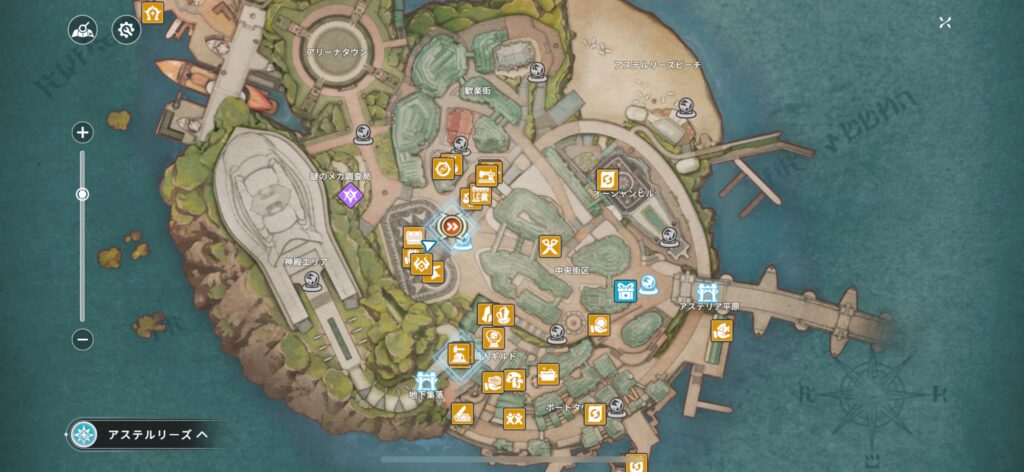
Task: Open the map settings gear icon
Action: [126, 30]
